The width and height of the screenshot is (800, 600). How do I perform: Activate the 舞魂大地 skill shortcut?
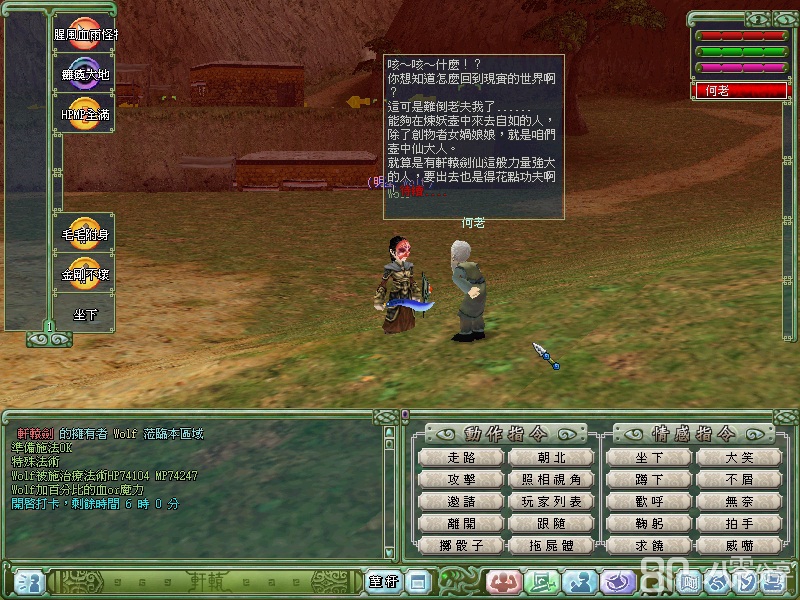(x=84, y=72)
